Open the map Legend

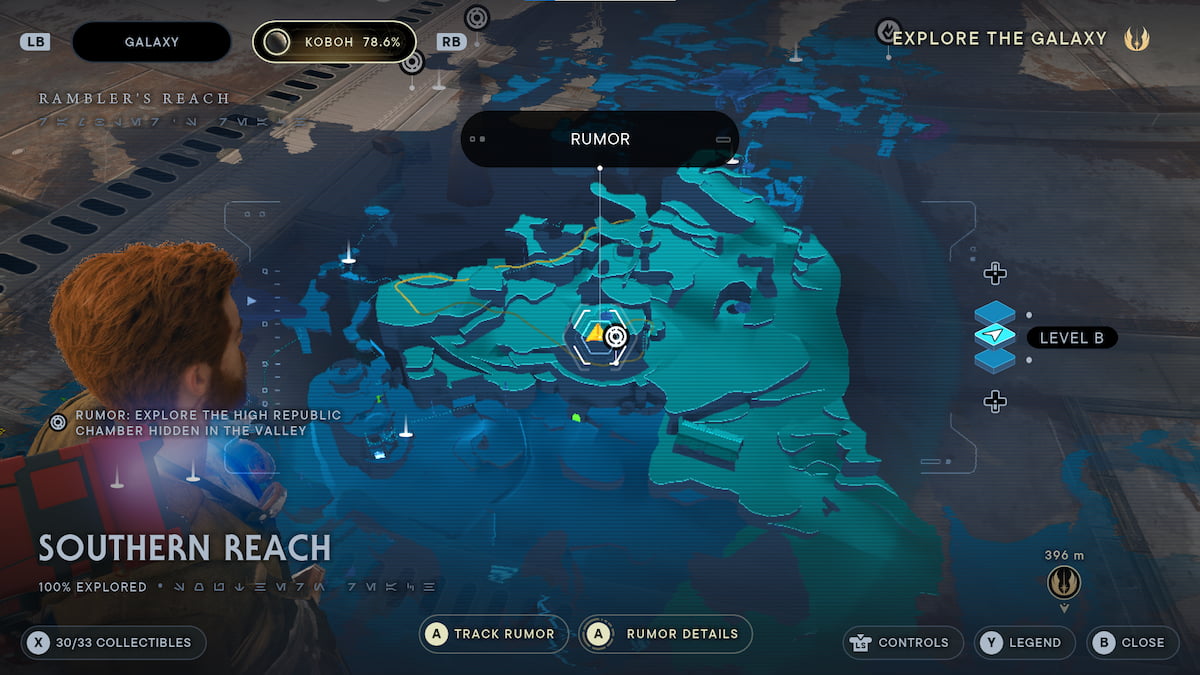point(1025,643)
